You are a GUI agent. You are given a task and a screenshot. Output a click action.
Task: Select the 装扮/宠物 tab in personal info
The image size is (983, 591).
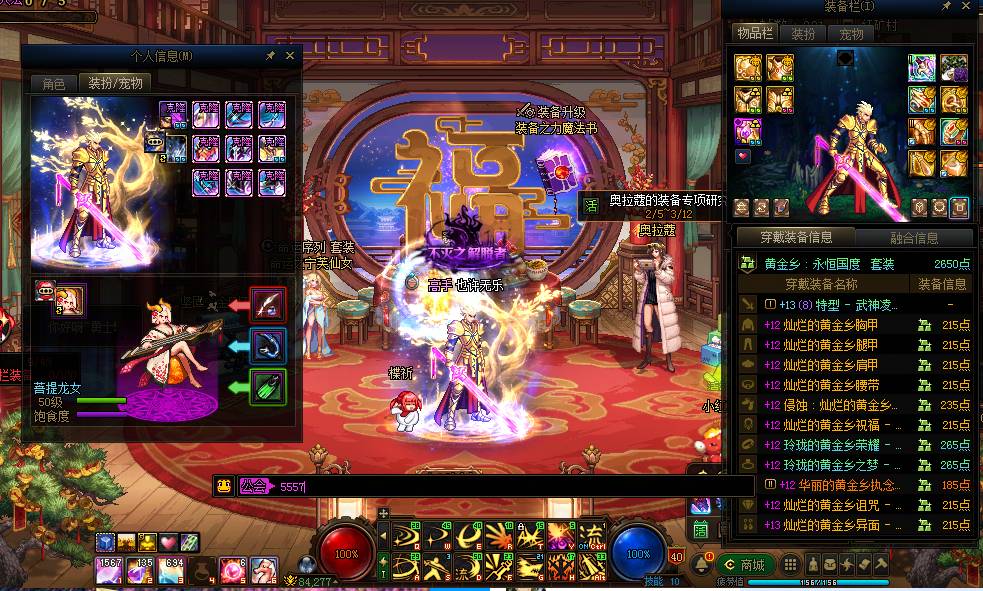point(115,83)
